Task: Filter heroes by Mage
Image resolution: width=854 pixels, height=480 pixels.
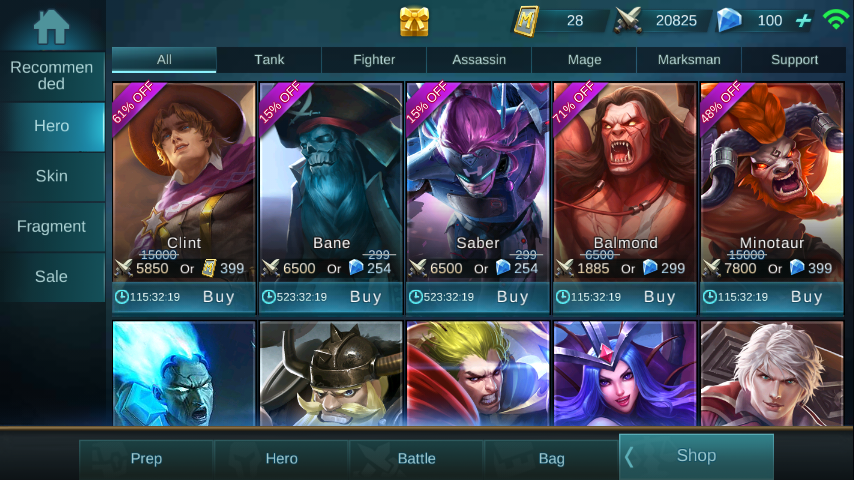Action: (x=584, y=60)
